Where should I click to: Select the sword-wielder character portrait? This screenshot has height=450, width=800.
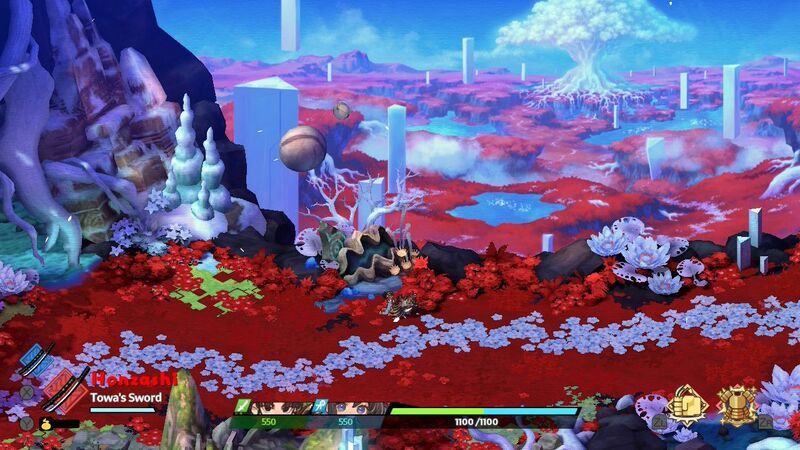click(282, 408)
